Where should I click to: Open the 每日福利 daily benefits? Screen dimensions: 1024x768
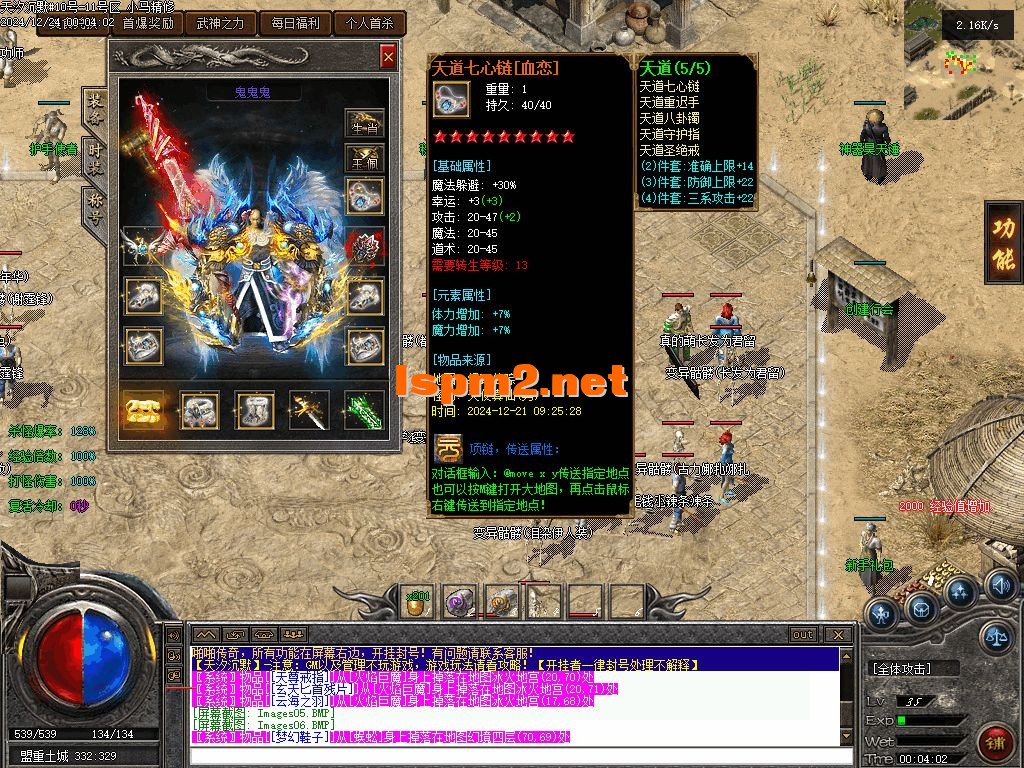click(294, 23)
